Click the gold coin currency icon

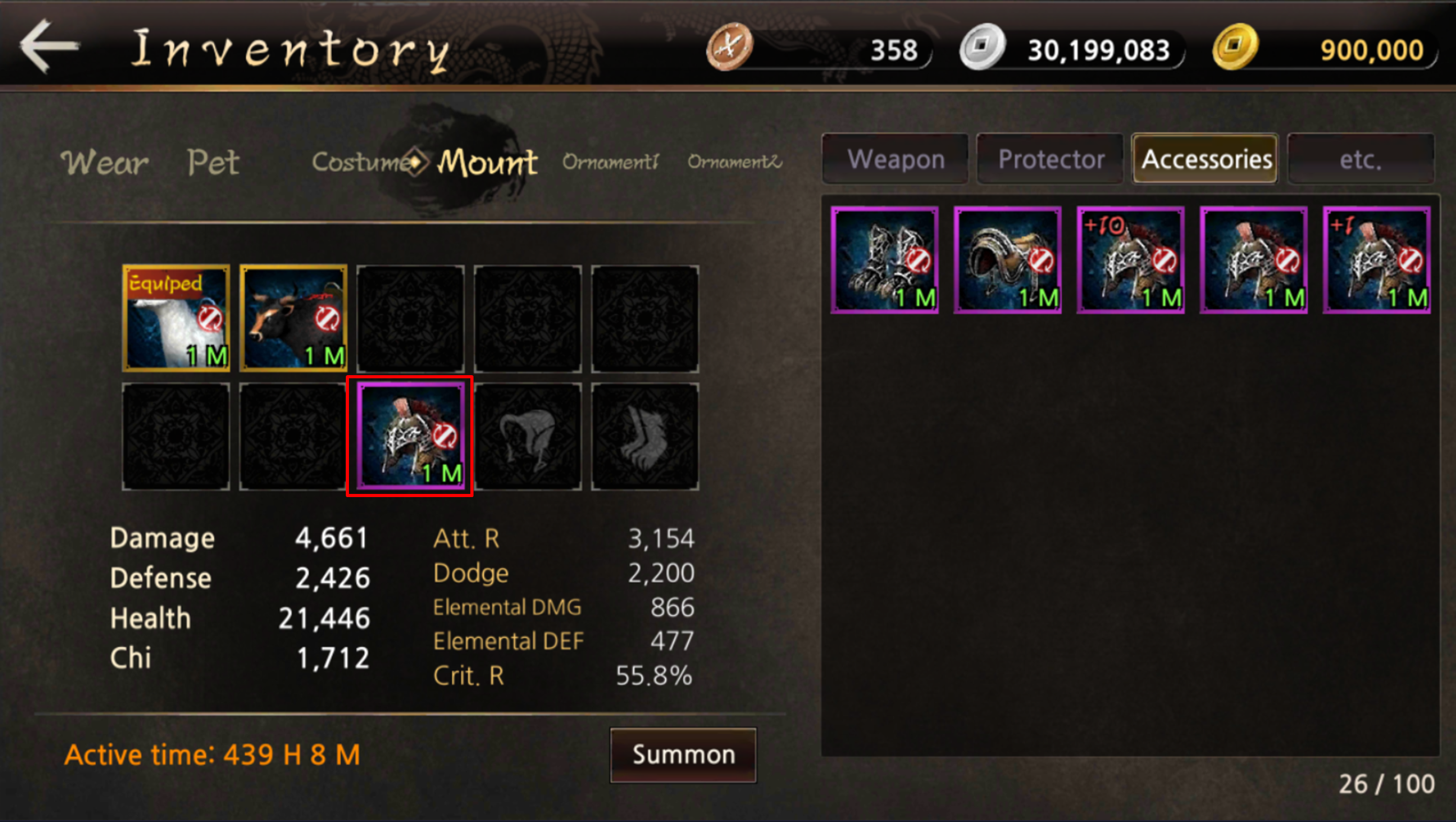tap(1235, 47)
